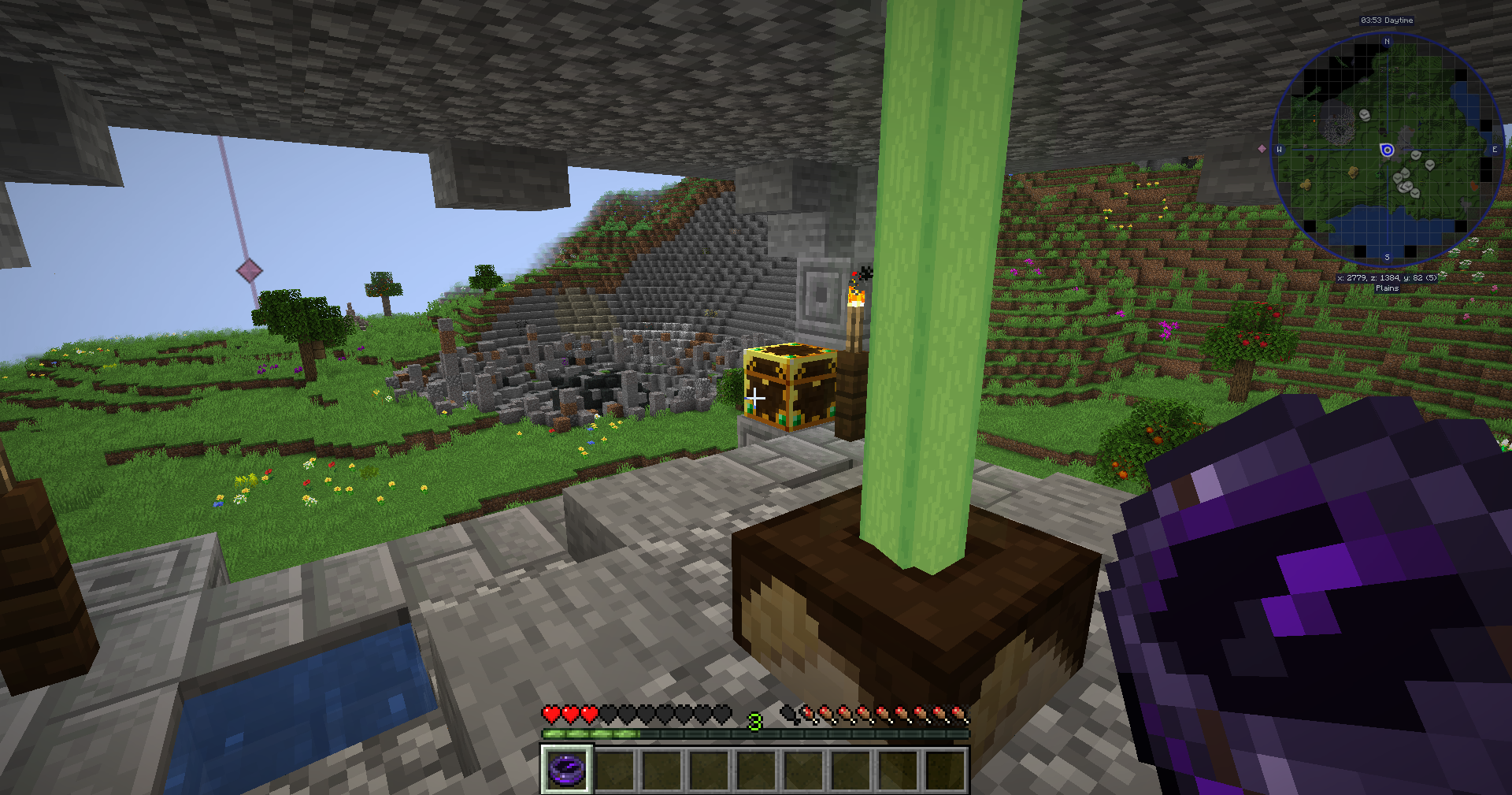Click the pink diamond waypoint beam marker in the sky
1512x795 pixels.
coord(250,272)
